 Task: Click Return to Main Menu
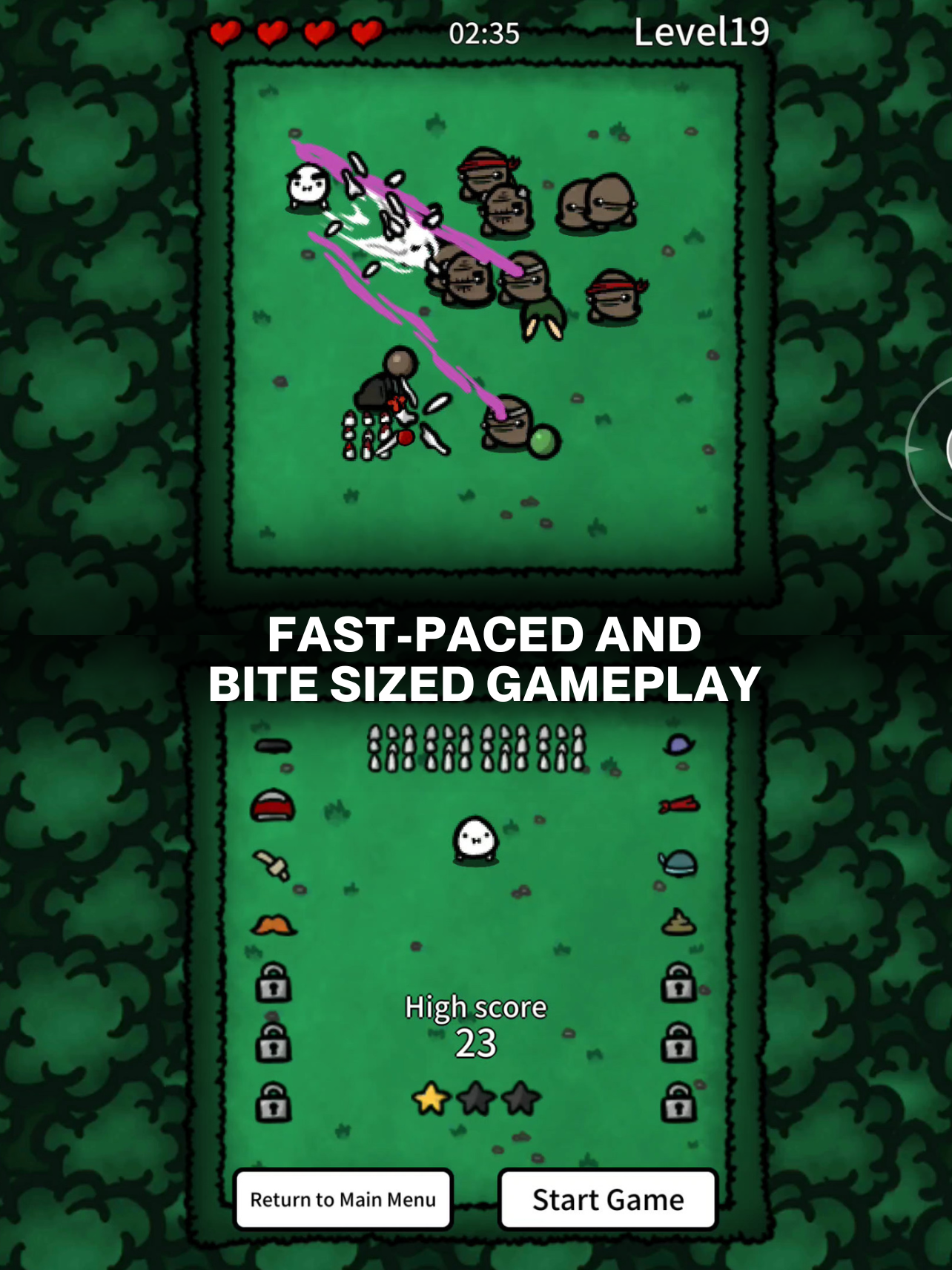(343, 1200)
